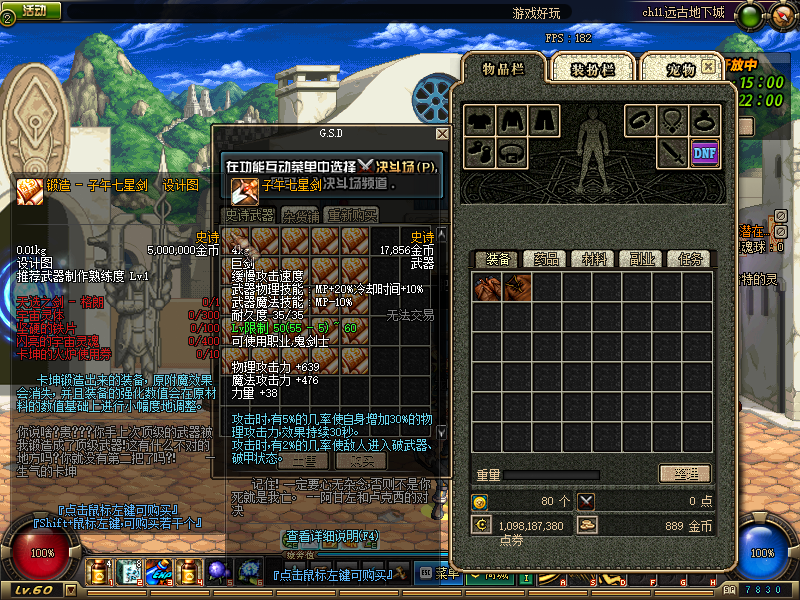Screen dimensions: 800x600
Task: Open the 宠物 tab
Action: pyautogui.click(x=682, y=69)
